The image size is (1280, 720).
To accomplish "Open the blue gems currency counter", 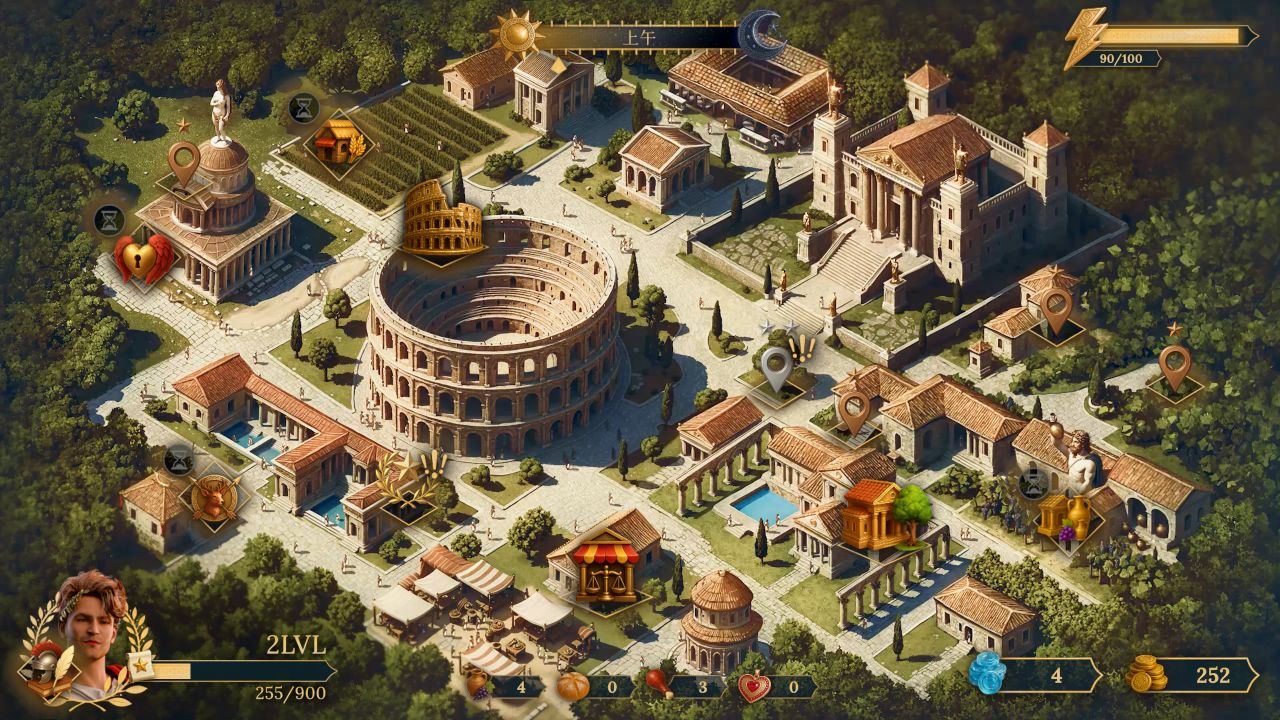I will 1034,675.
